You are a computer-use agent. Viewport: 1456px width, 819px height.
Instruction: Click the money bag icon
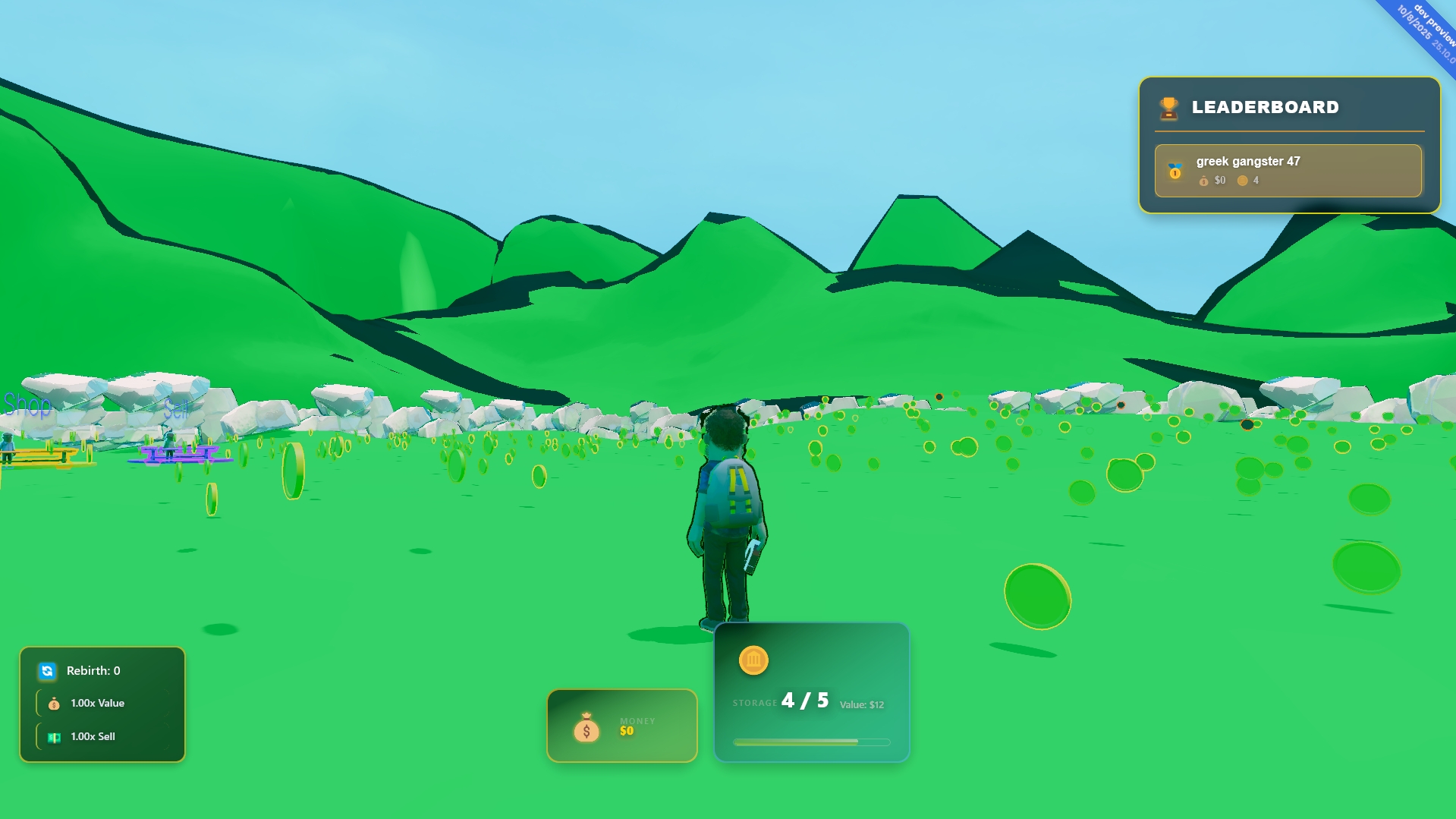(586, 729)
